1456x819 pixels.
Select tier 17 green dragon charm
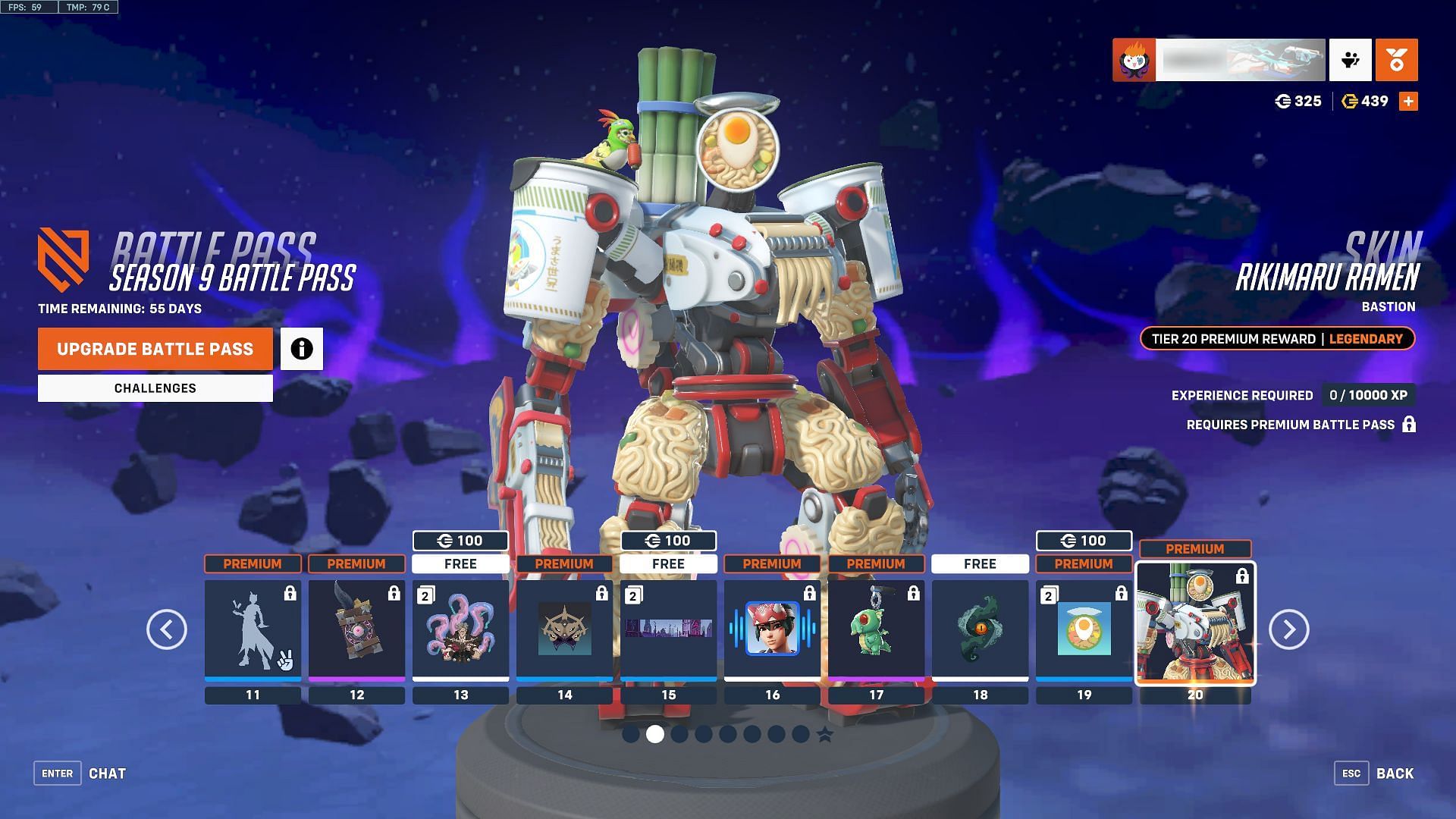876,629
